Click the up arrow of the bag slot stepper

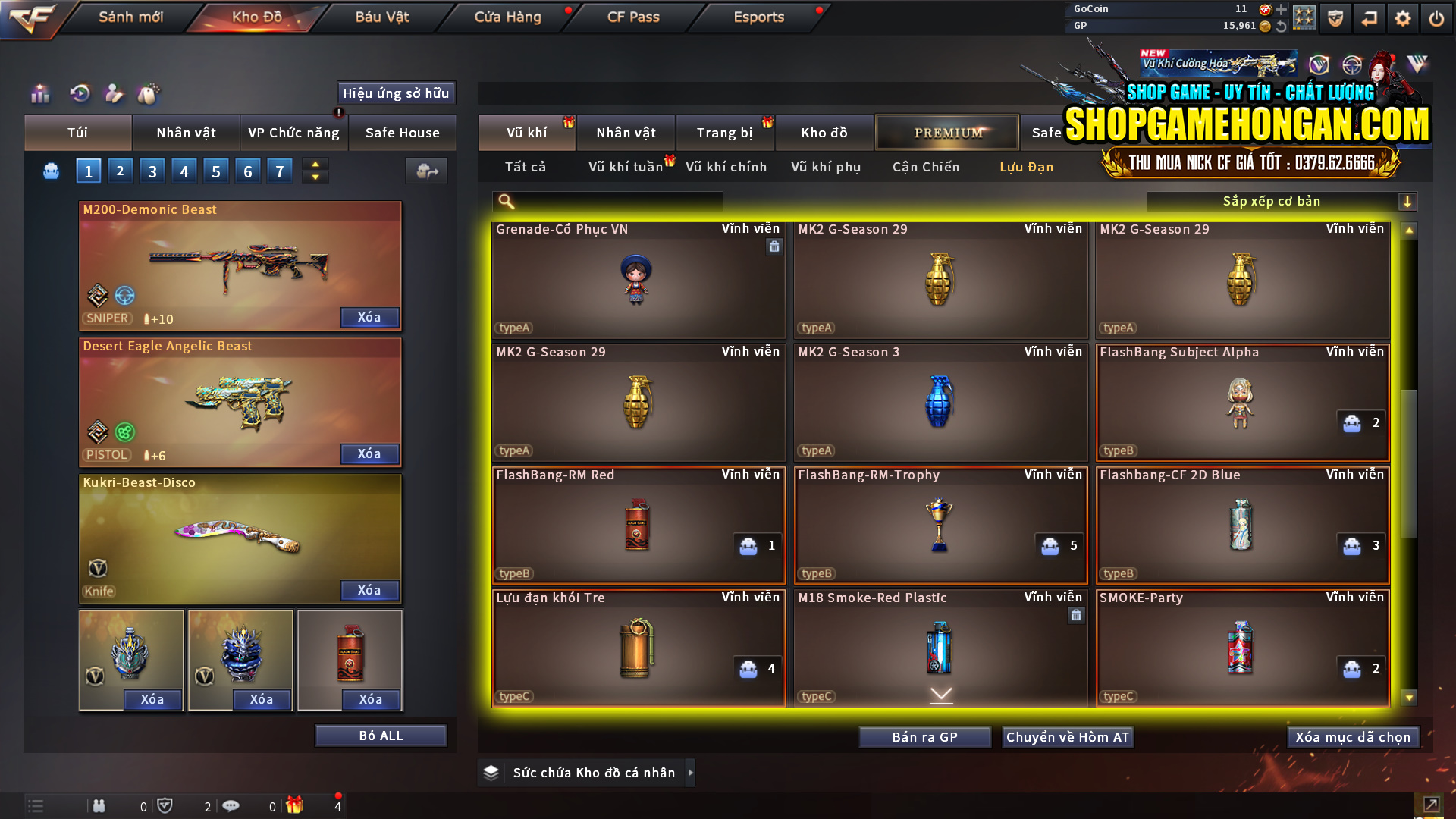pos(315,164)
